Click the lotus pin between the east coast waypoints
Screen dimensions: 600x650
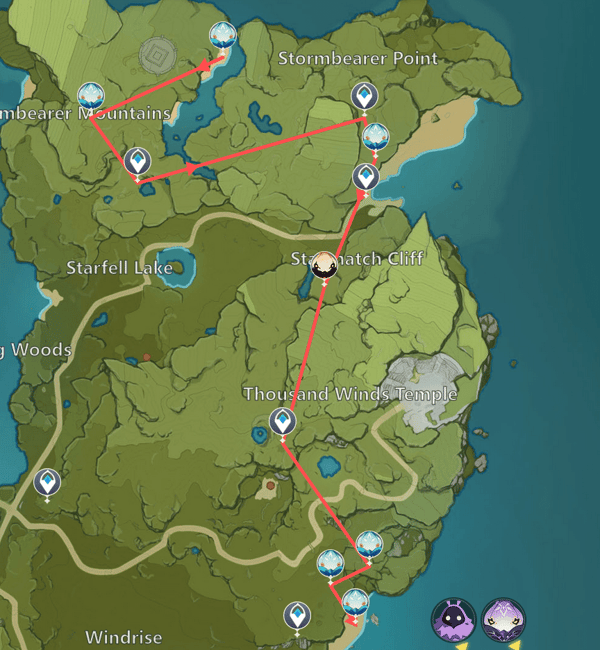click(x=375, y=136)
